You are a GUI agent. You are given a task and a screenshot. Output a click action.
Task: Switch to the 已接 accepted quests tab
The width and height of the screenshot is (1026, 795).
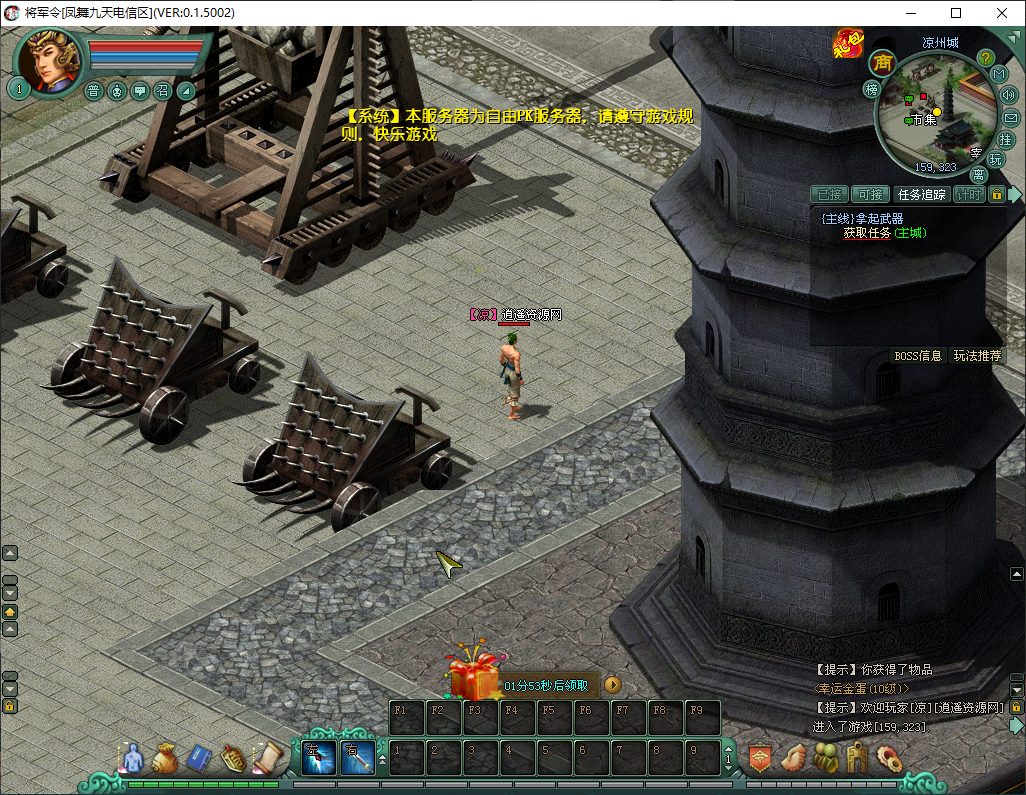click(x=830, y=194)
